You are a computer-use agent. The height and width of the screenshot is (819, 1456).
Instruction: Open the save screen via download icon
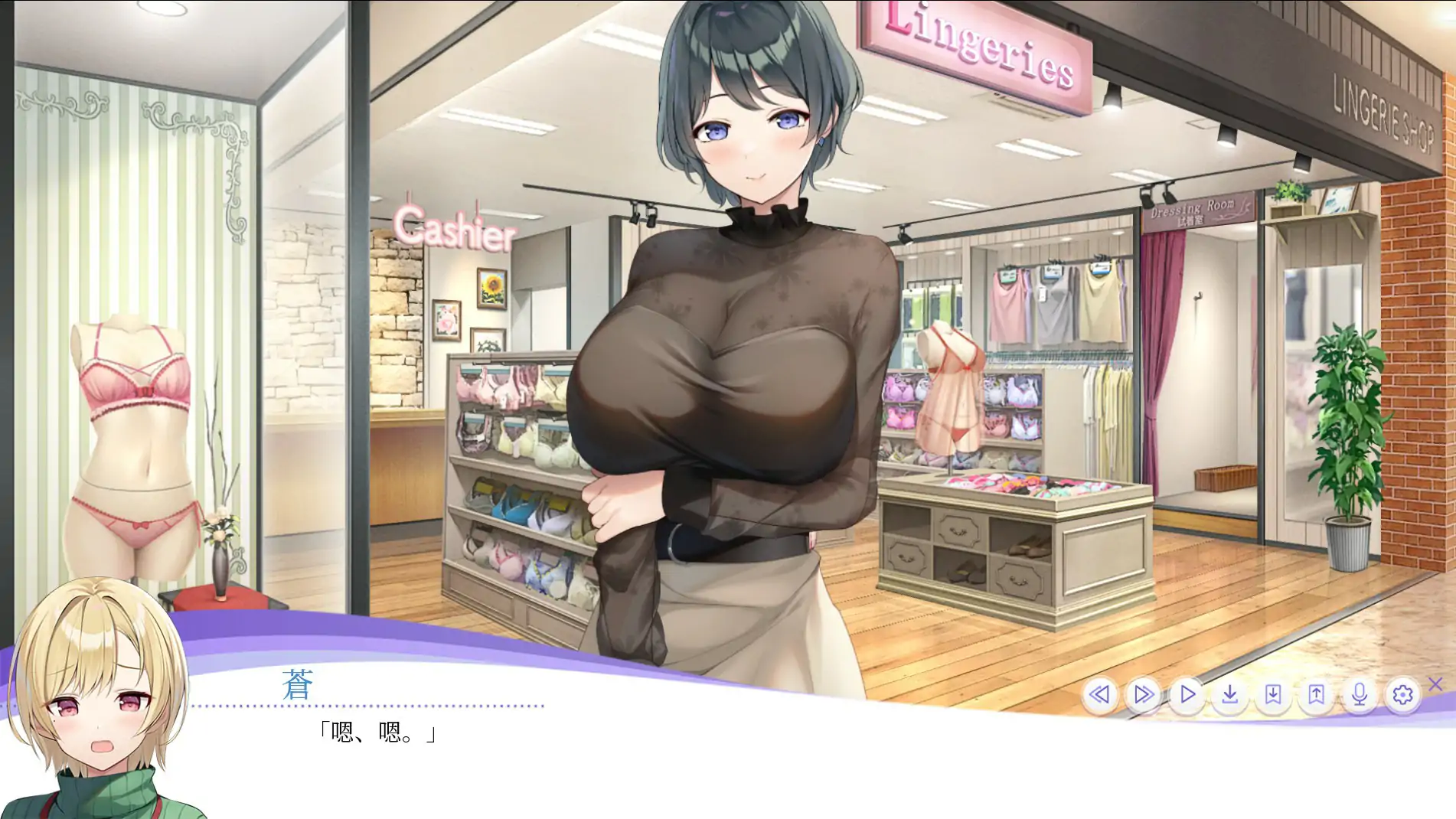[x=1229, y=693]
